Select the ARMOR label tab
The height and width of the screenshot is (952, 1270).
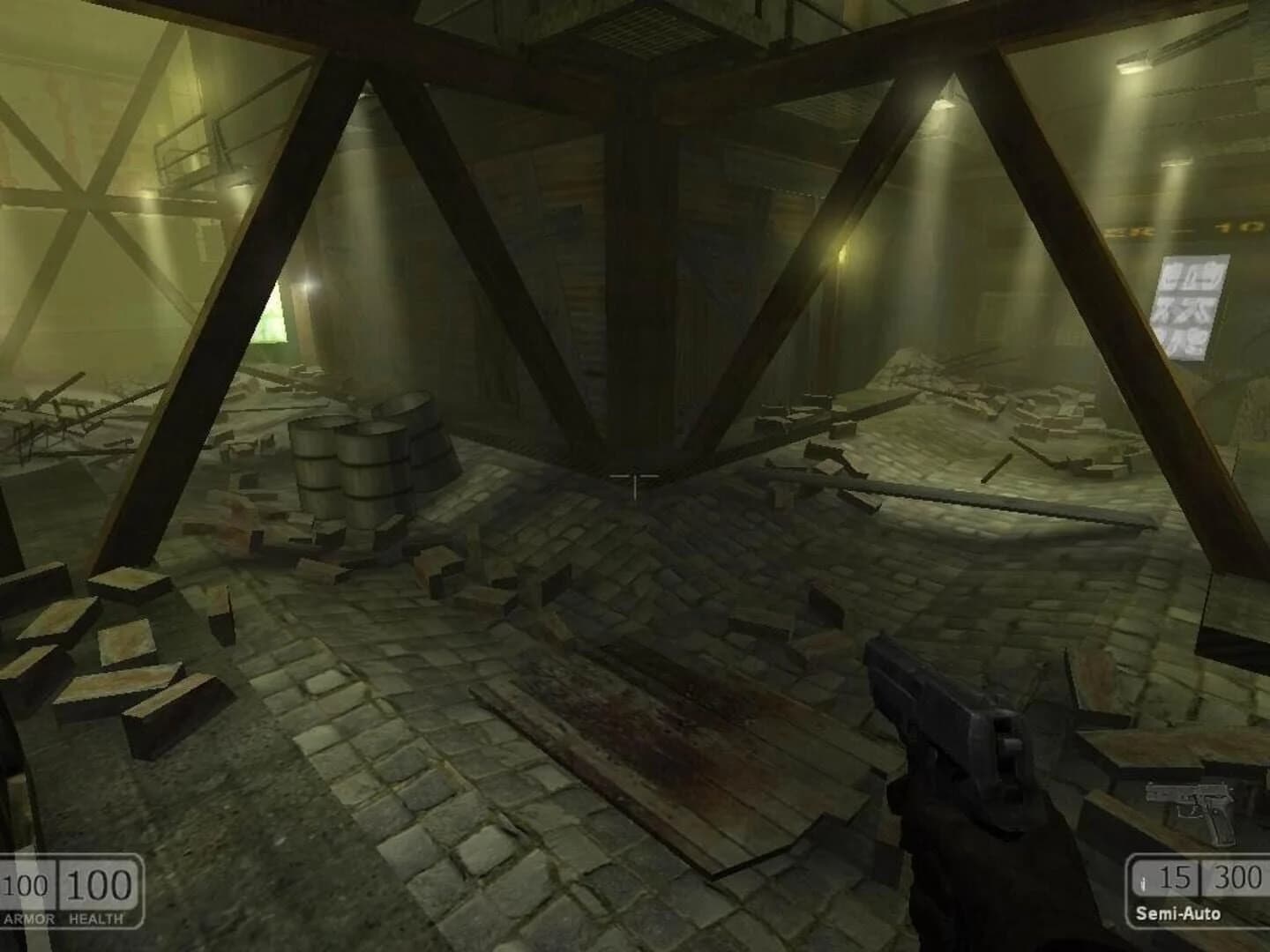[26, 919]
